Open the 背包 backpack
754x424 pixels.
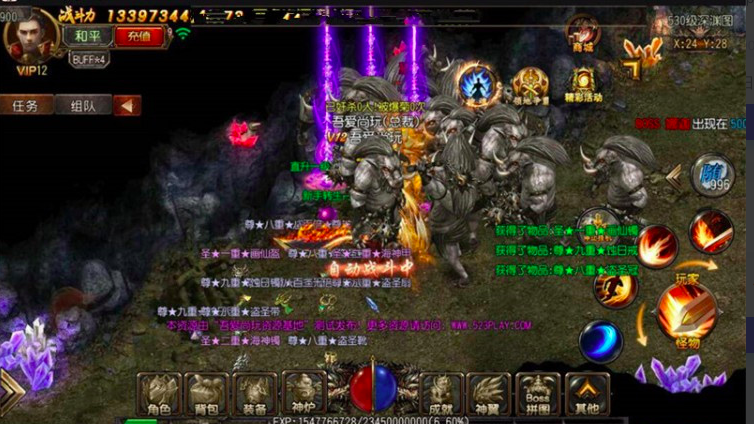[x=208, y=394]
